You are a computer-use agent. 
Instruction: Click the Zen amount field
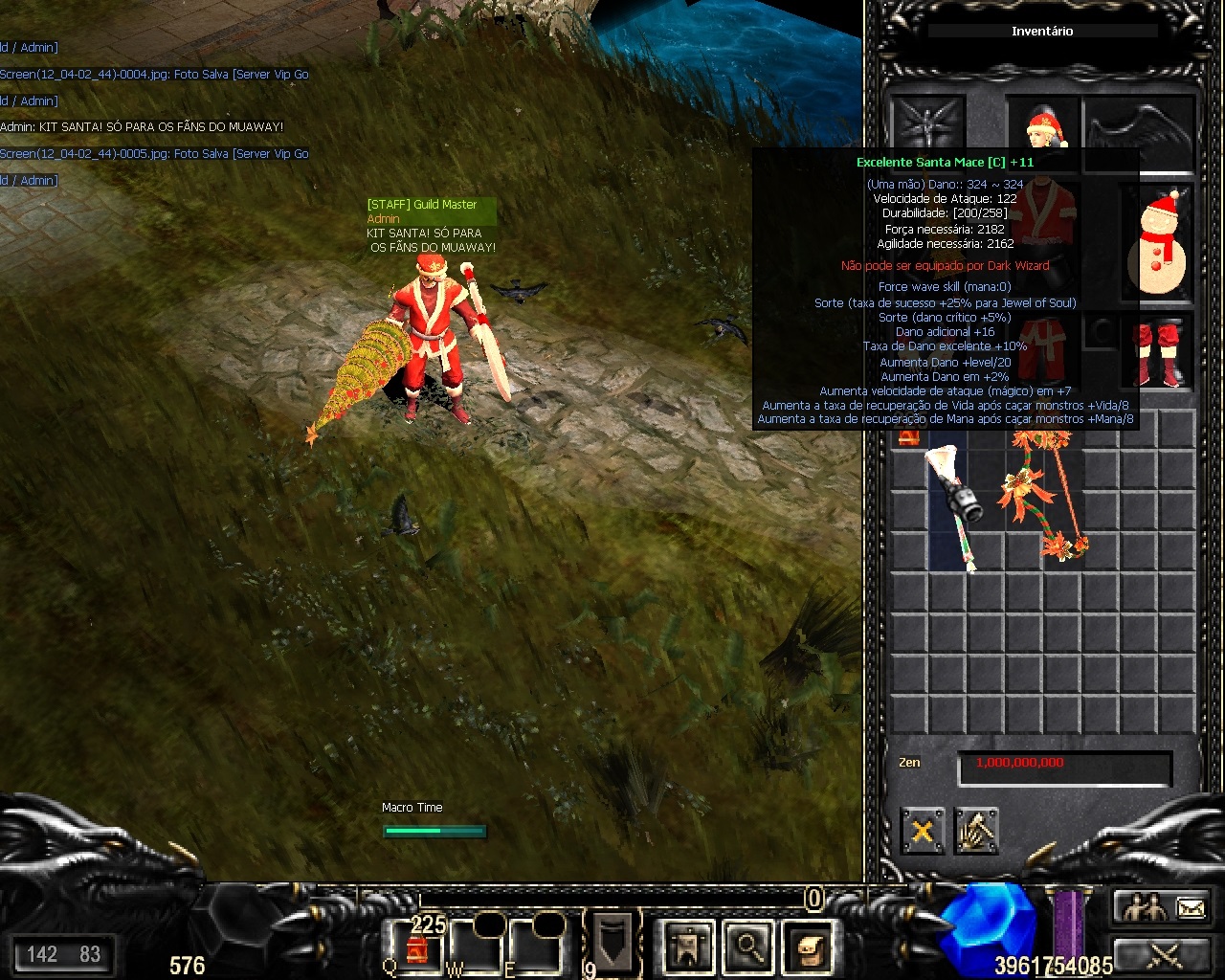tap(1064, 765)
